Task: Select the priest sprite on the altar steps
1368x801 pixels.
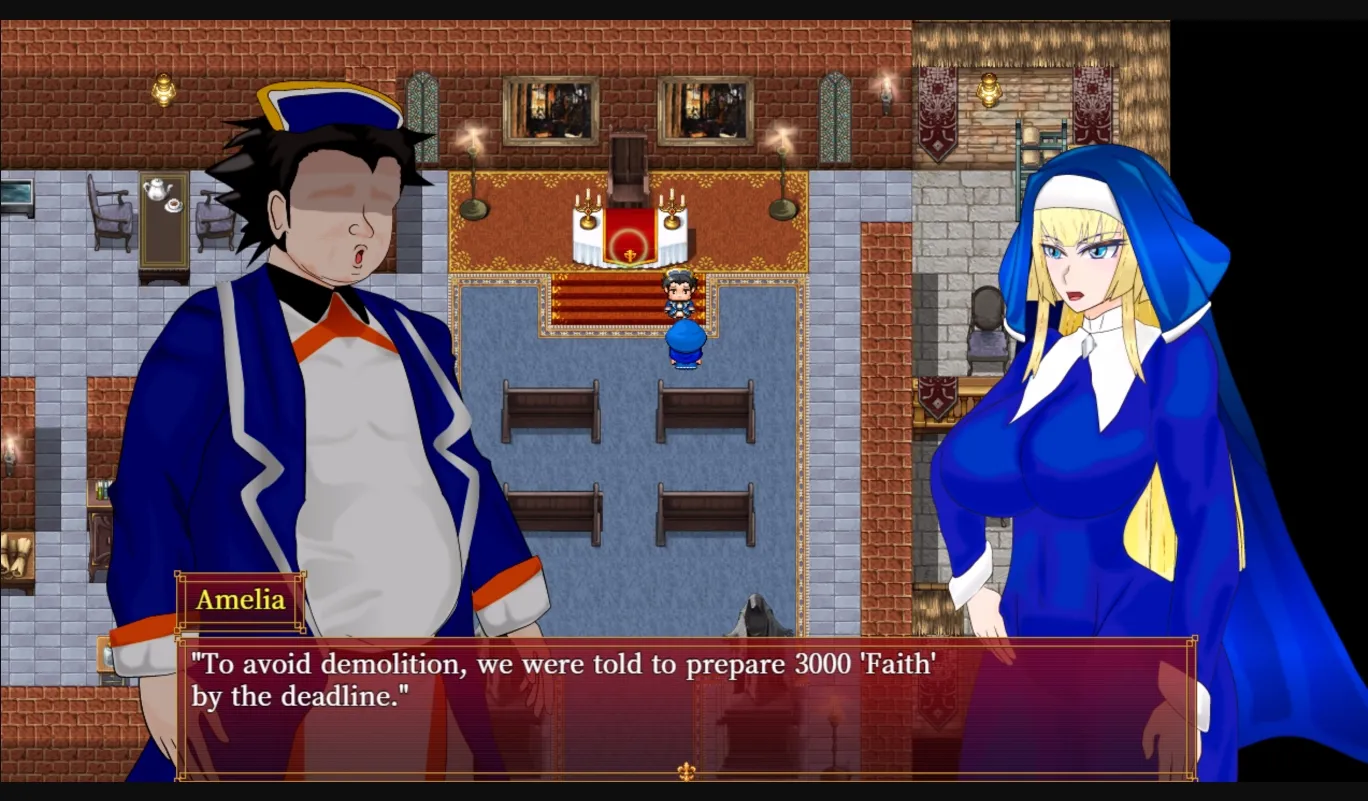Action: point(679,295)
